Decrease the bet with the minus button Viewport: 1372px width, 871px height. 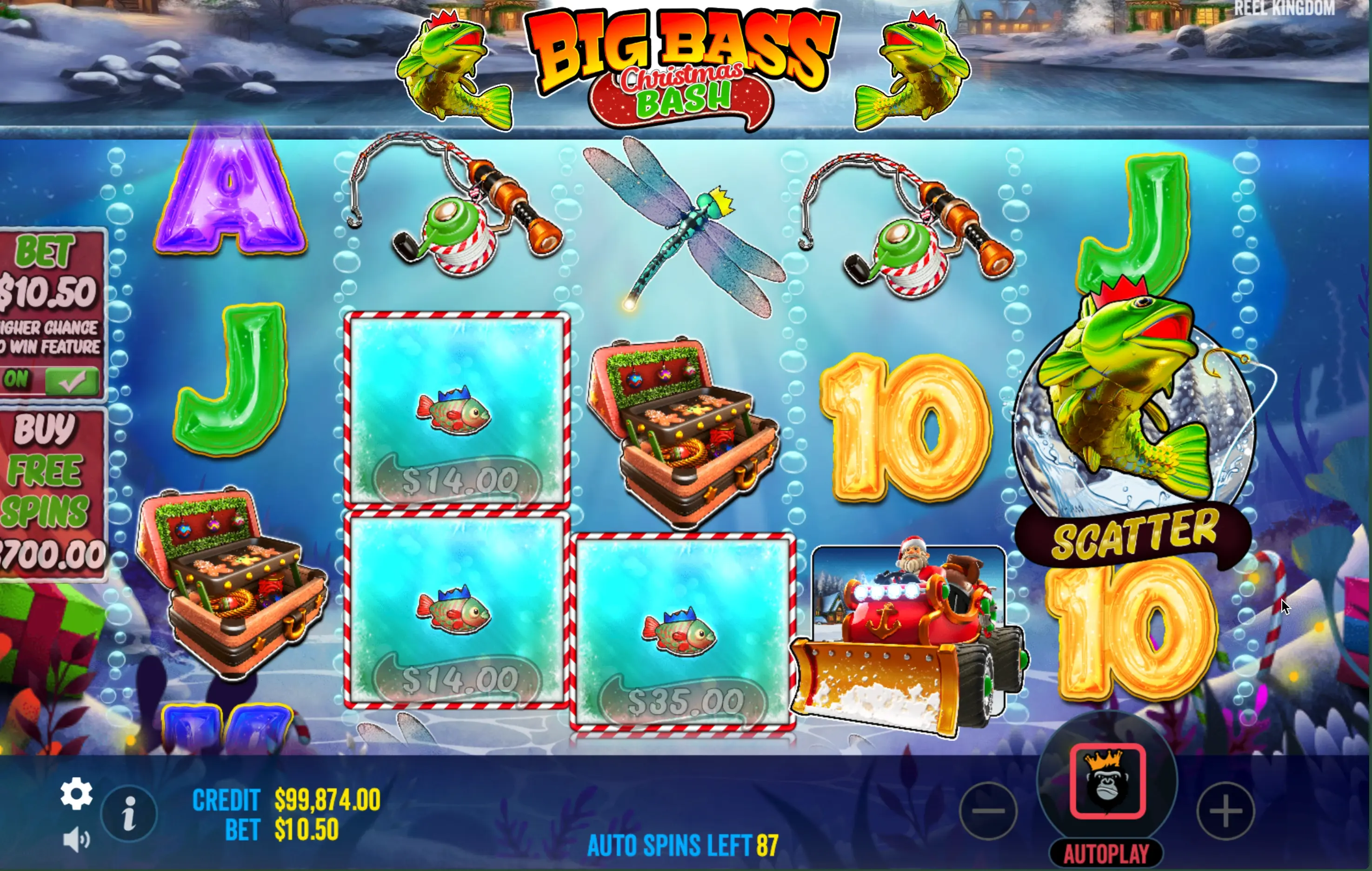[x=989, y=811]
